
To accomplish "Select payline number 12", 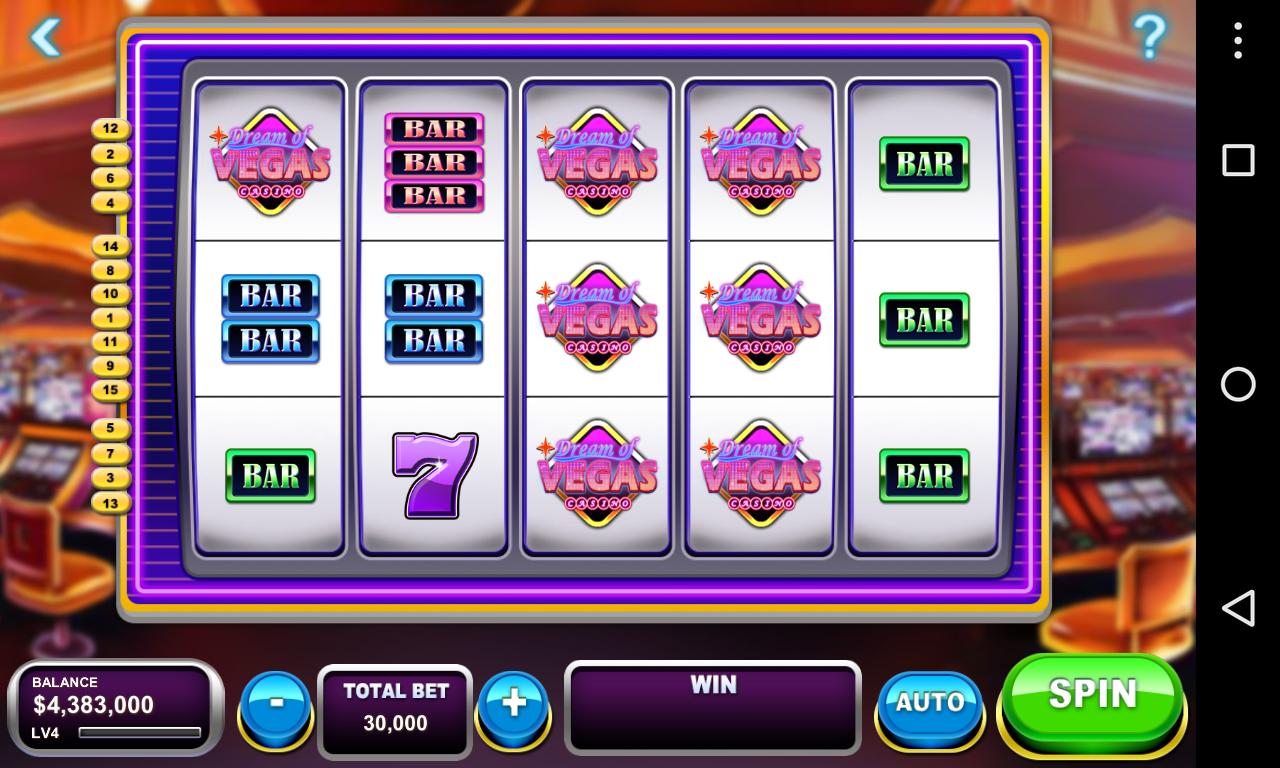I will (x=111, y=128).
